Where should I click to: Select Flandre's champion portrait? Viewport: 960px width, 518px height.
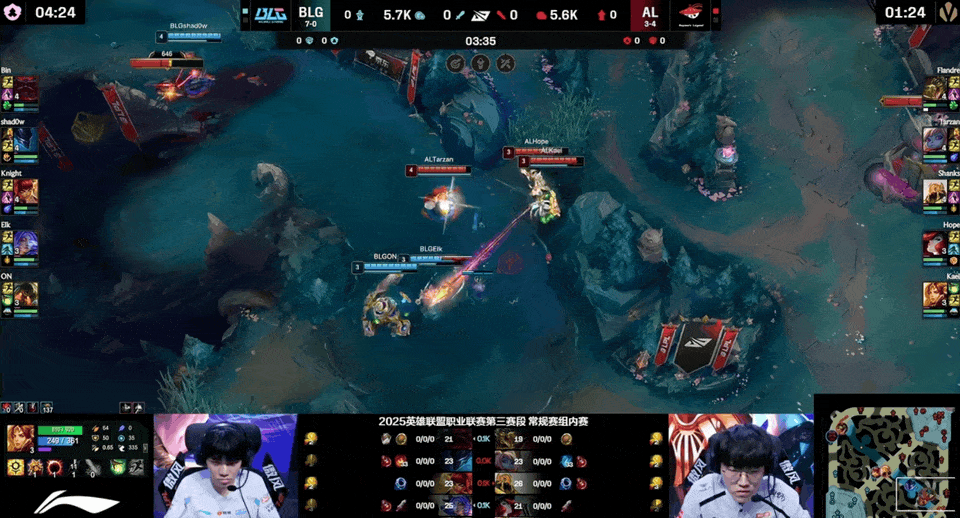coord(934,87)
